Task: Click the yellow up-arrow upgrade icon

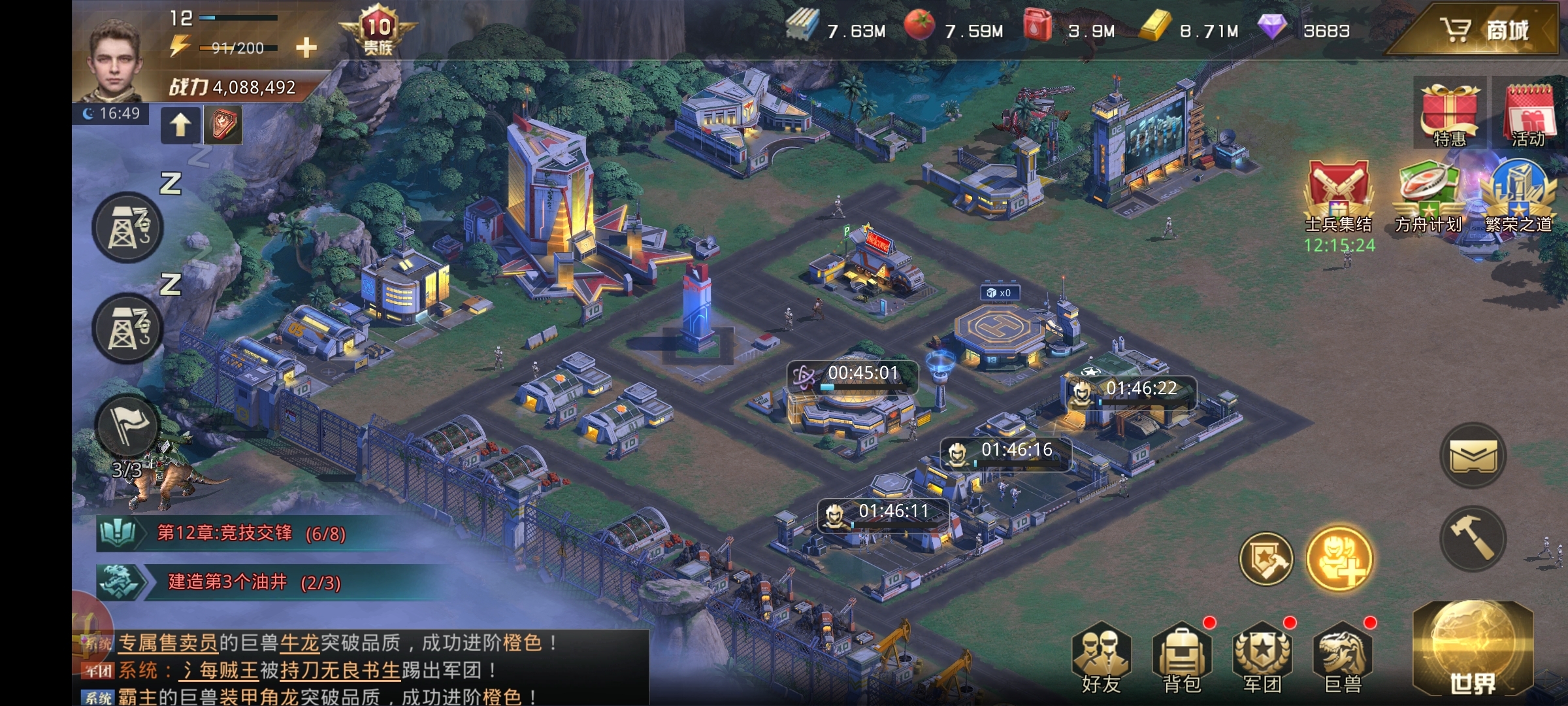Action: click(180, 124)
